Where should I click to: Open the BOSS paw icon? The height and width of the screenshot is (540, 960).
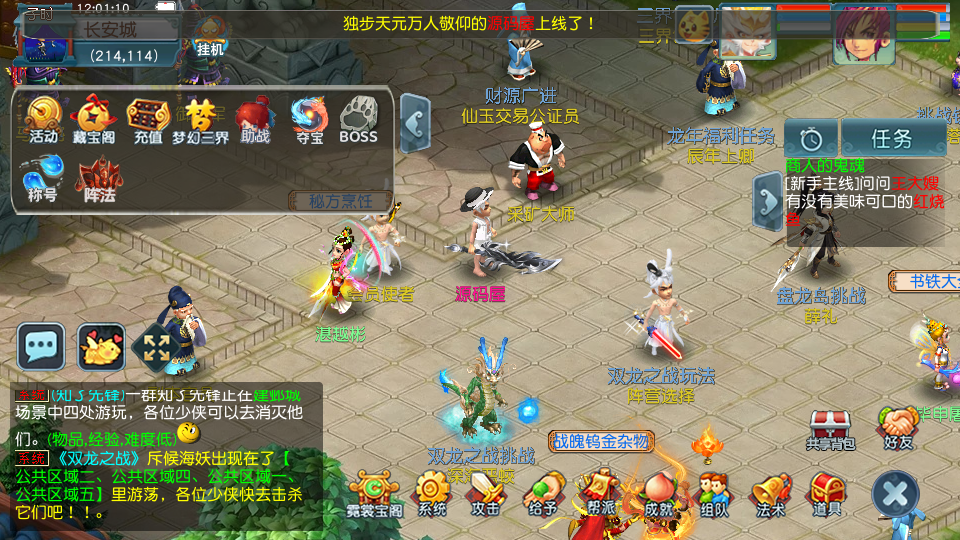(358, 119)
